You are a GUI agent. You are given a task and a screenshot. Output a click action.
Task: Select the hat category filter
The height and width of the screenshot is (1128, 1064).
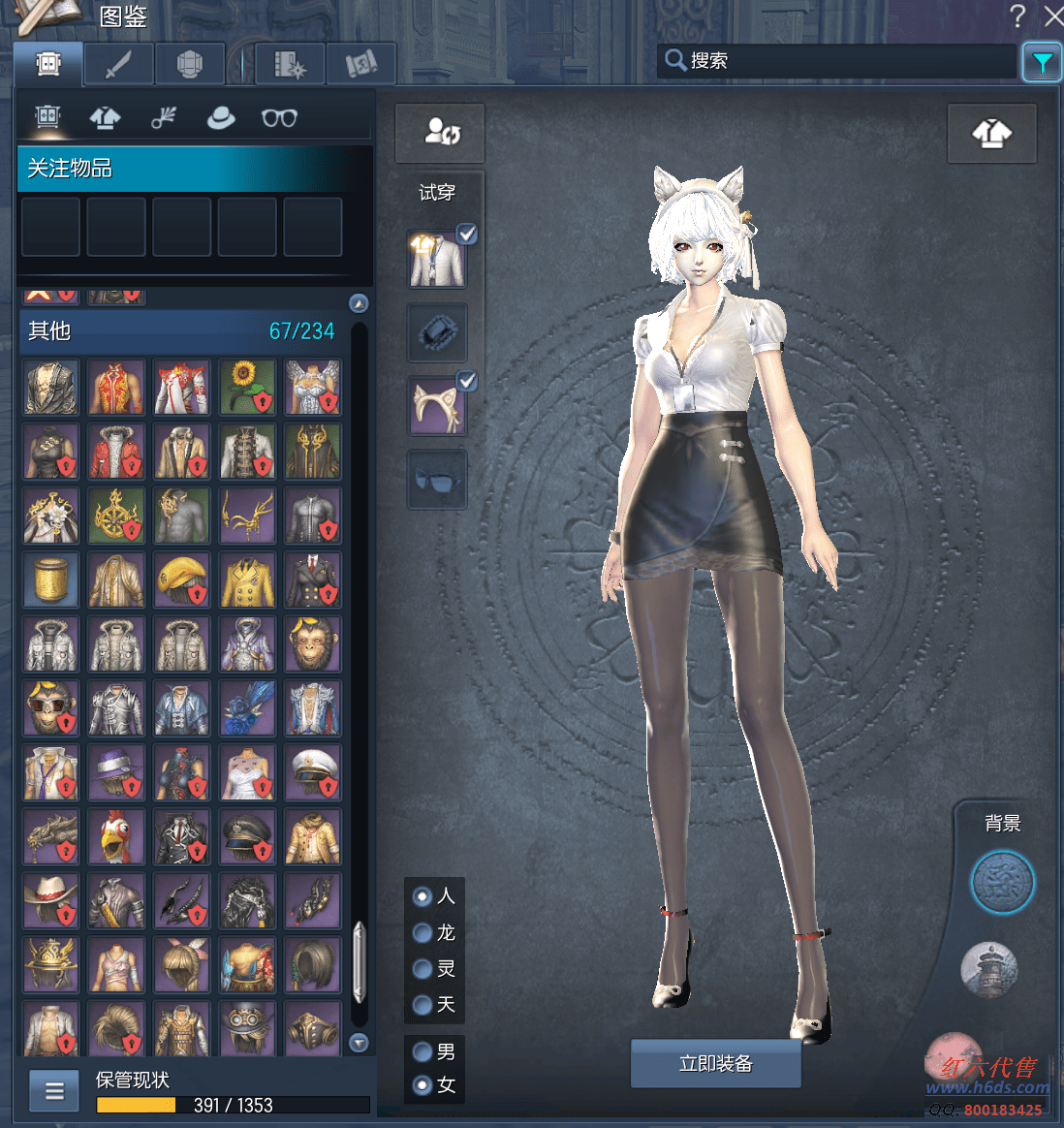[221, 118]
